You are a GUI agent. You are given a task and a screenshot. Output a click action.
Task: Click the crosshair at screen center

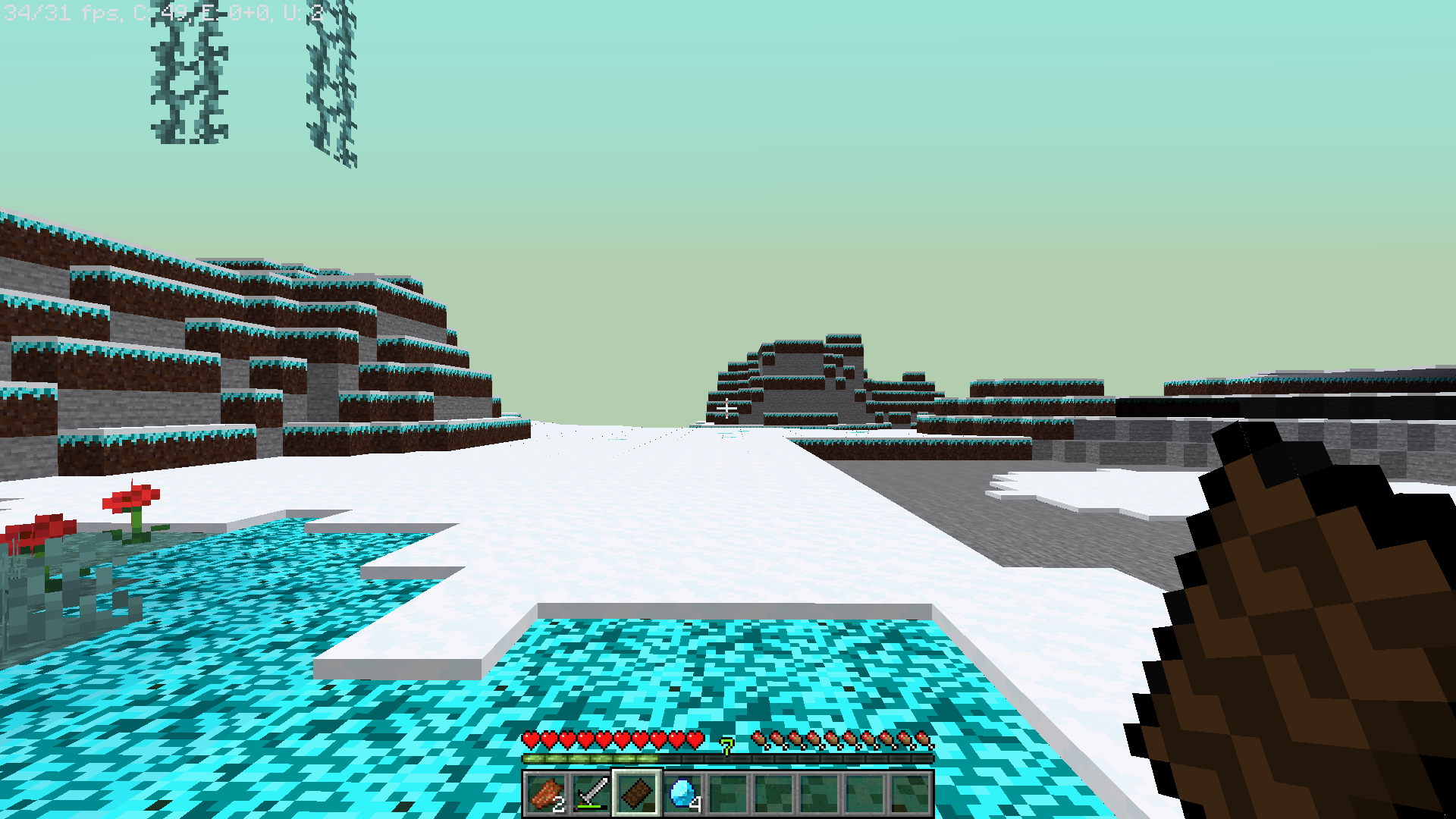point(726,409)
